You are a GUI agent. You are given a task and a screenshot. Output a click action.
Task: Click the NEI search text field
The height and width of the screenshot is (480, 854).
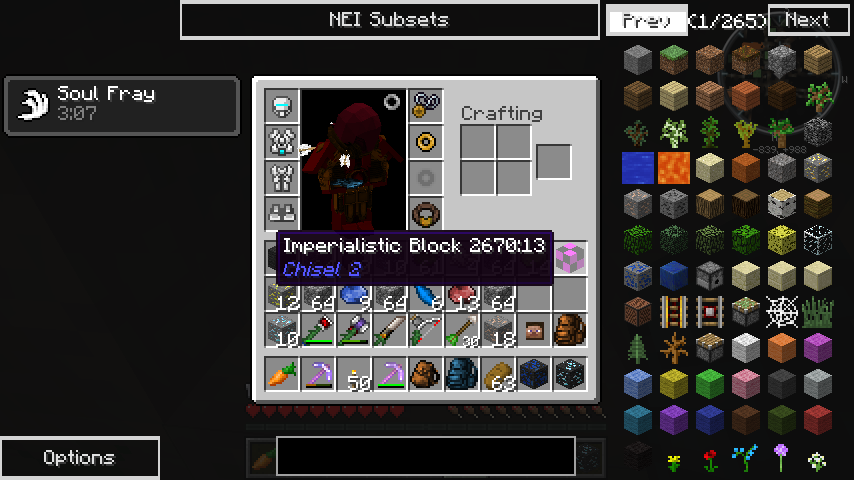point(425,455)
